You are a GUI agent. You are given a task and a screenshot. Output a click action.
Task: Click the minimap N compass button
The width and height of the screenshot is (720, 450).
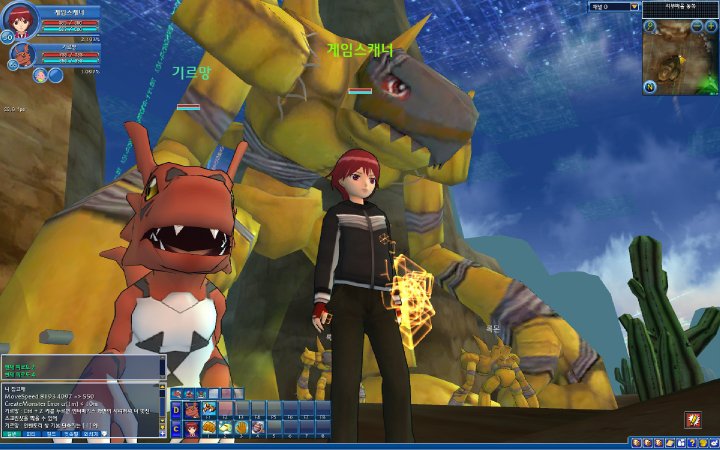650,86
